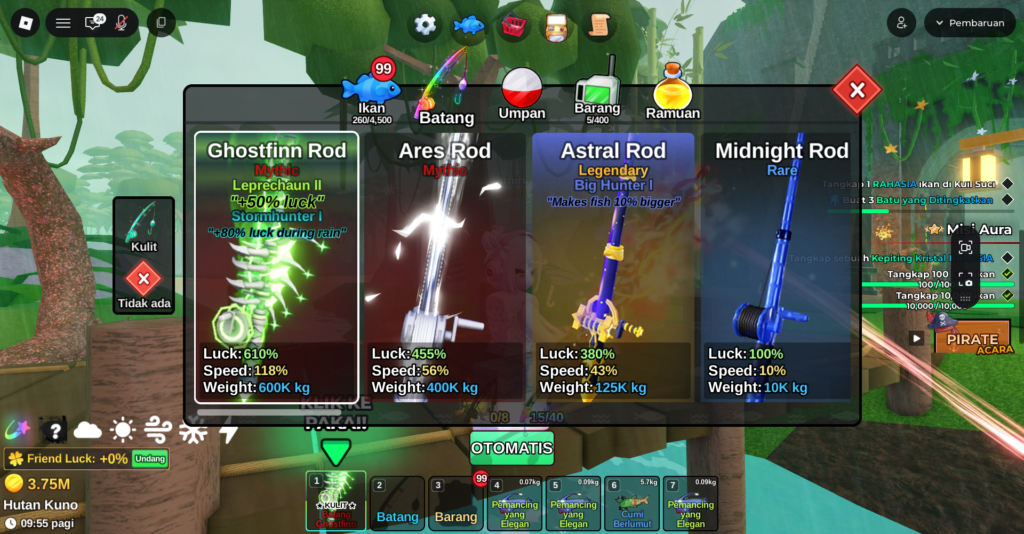Open the red shopping basket shop
This screenshot has height=534, width=1024.
[x=514, y=25]
